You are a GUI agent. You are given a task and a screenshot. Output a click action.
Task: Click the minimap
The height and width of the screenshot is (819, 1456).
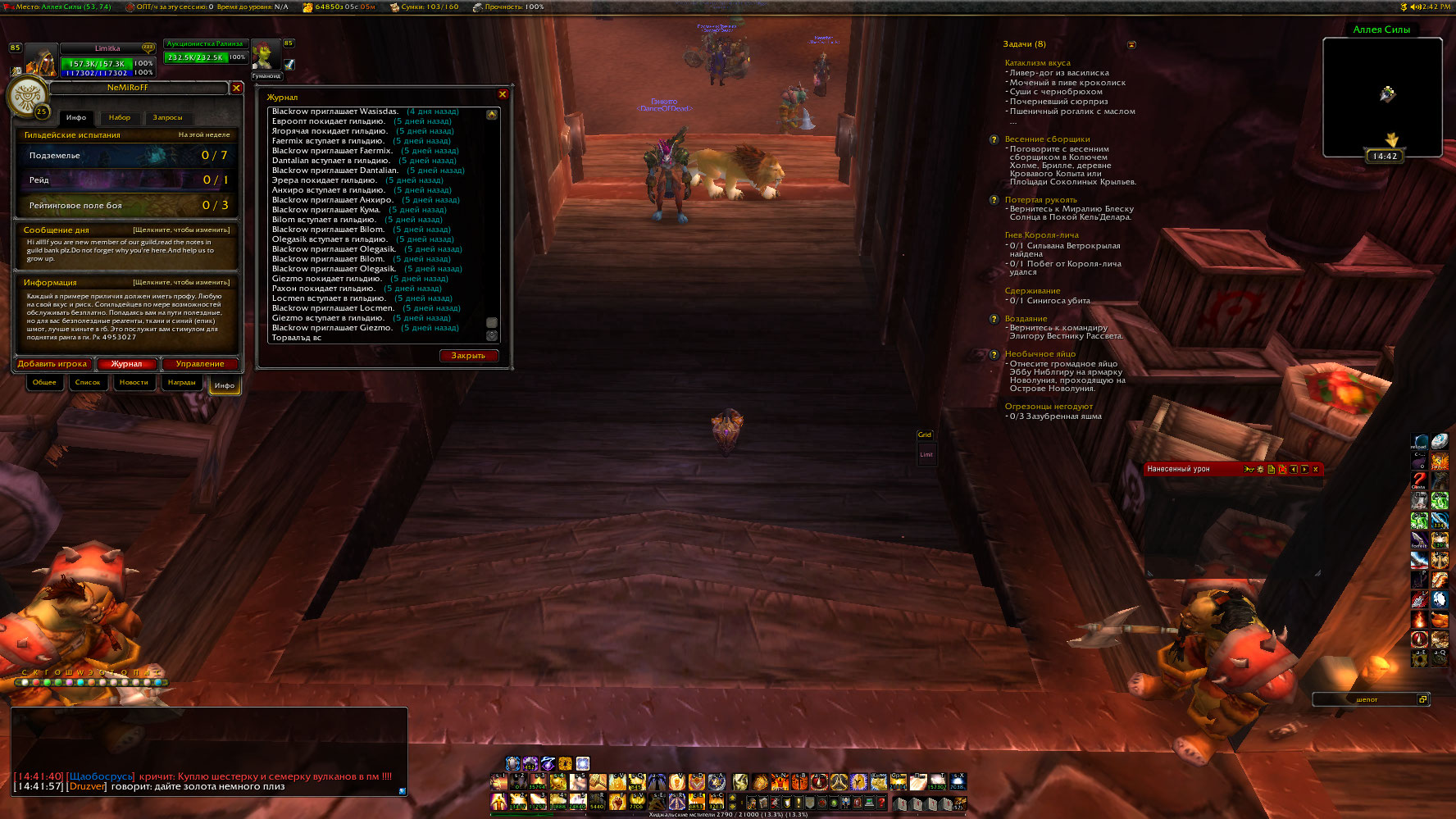1382,97
